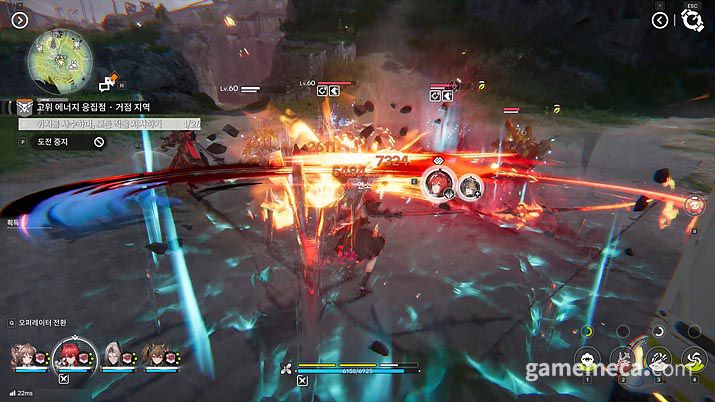Click the back arrow next to the gear
This screenshot has height=402, width=715.
[660, 20]
